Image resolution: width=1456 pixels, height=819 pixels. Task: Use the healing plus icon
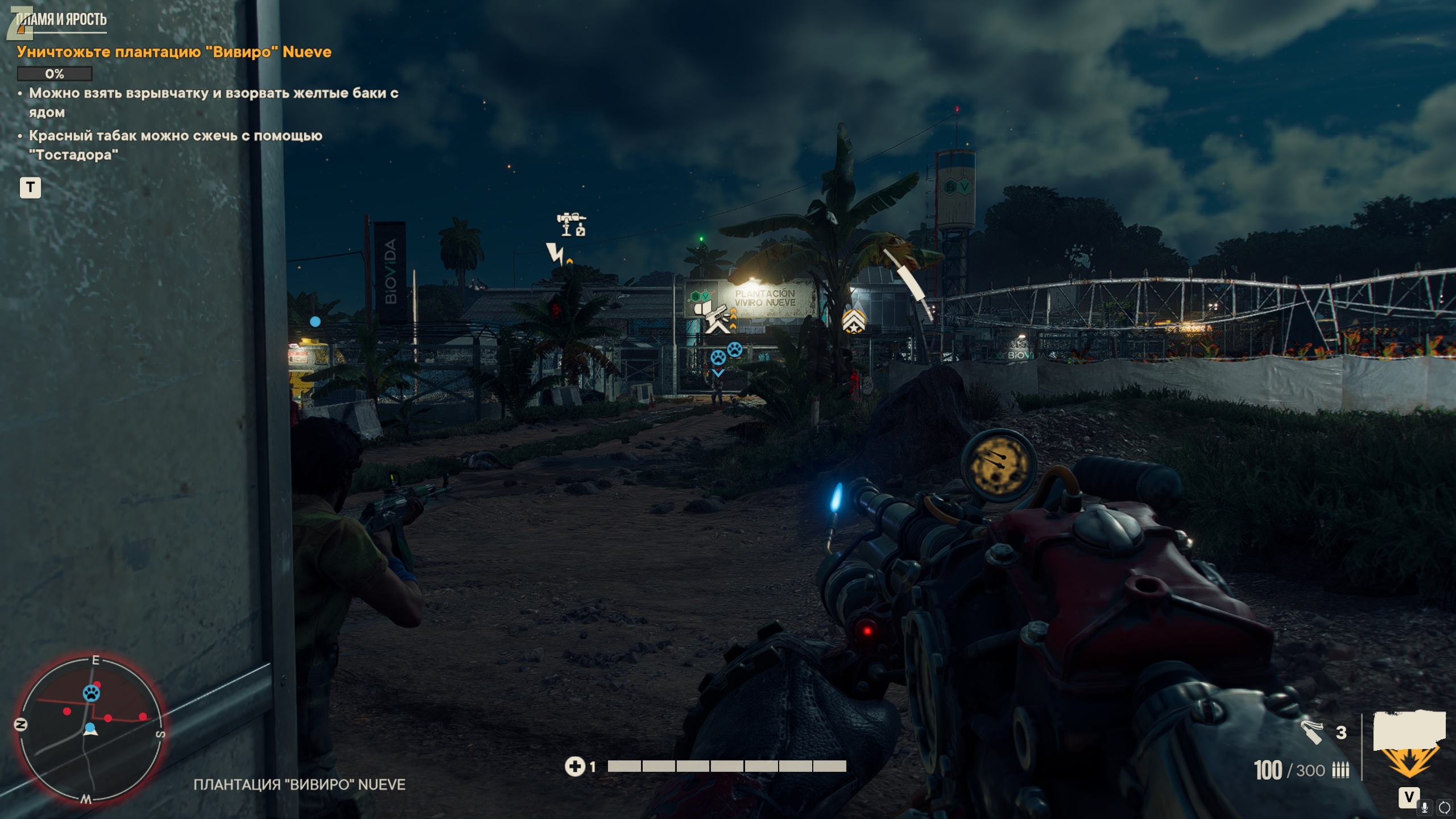(574, 767)
